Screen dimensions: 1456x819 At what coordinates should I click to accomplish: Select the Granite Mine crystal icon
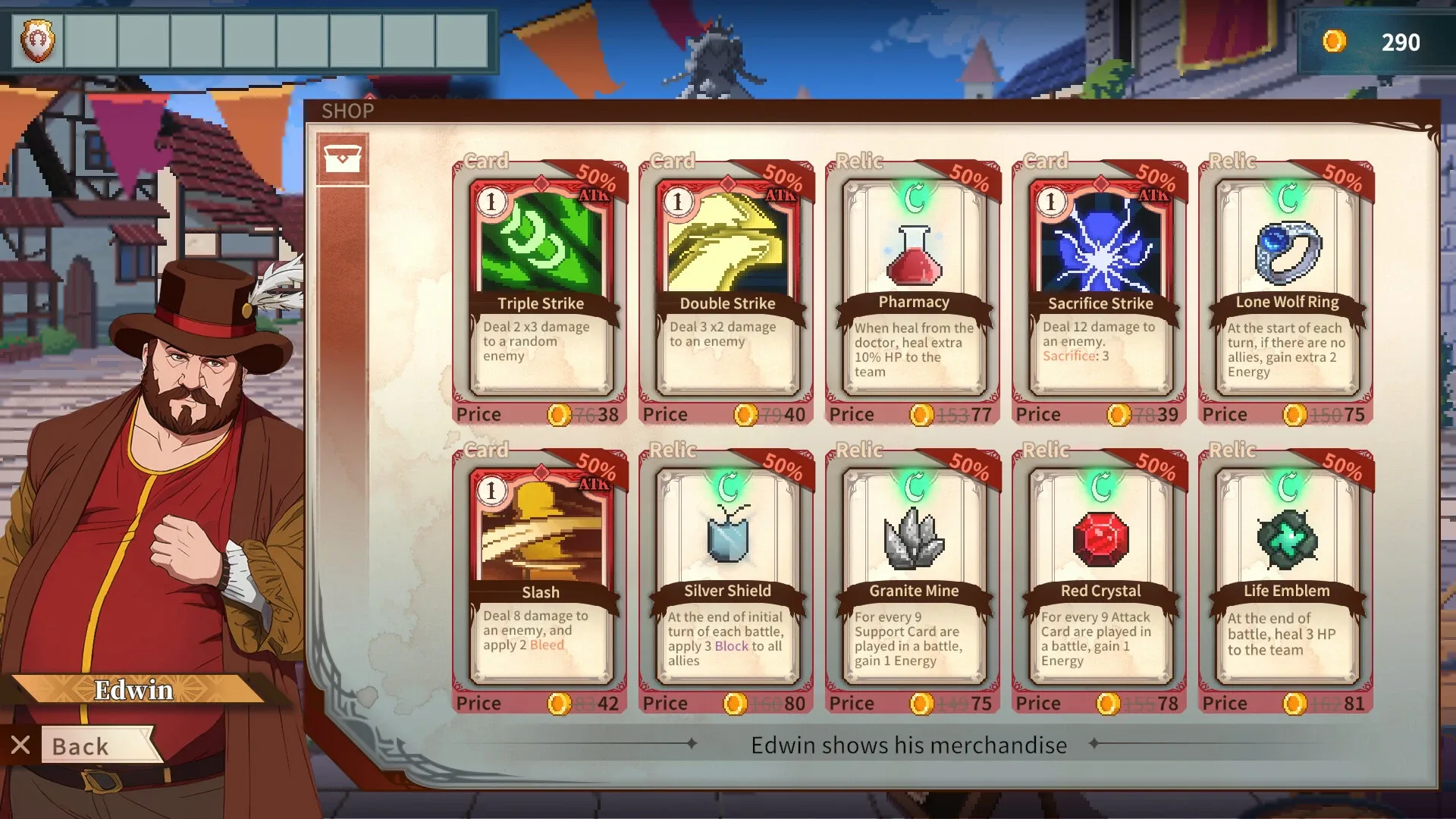point(913,538)
